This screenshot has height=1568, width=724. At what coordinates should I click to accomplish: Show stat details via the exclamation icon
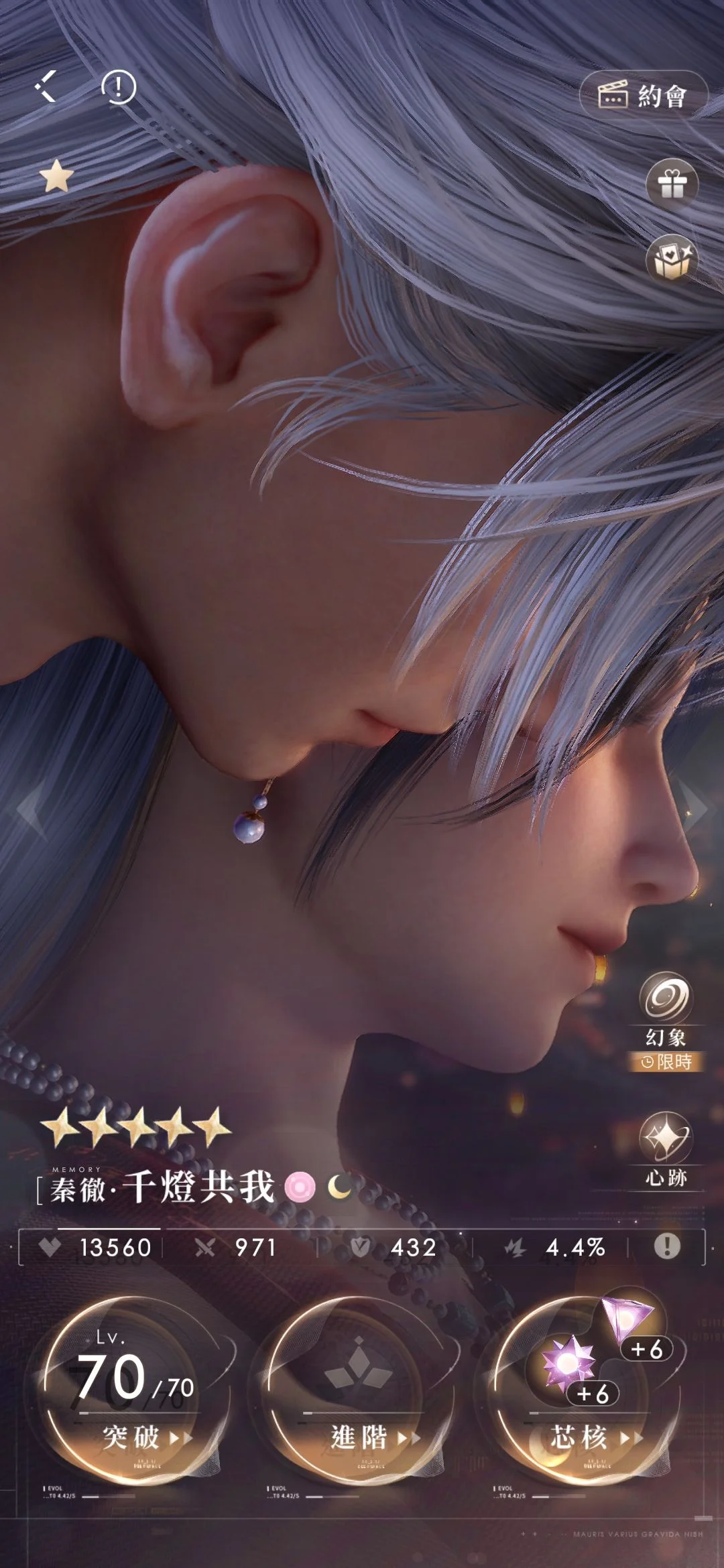click(666, 1246)
